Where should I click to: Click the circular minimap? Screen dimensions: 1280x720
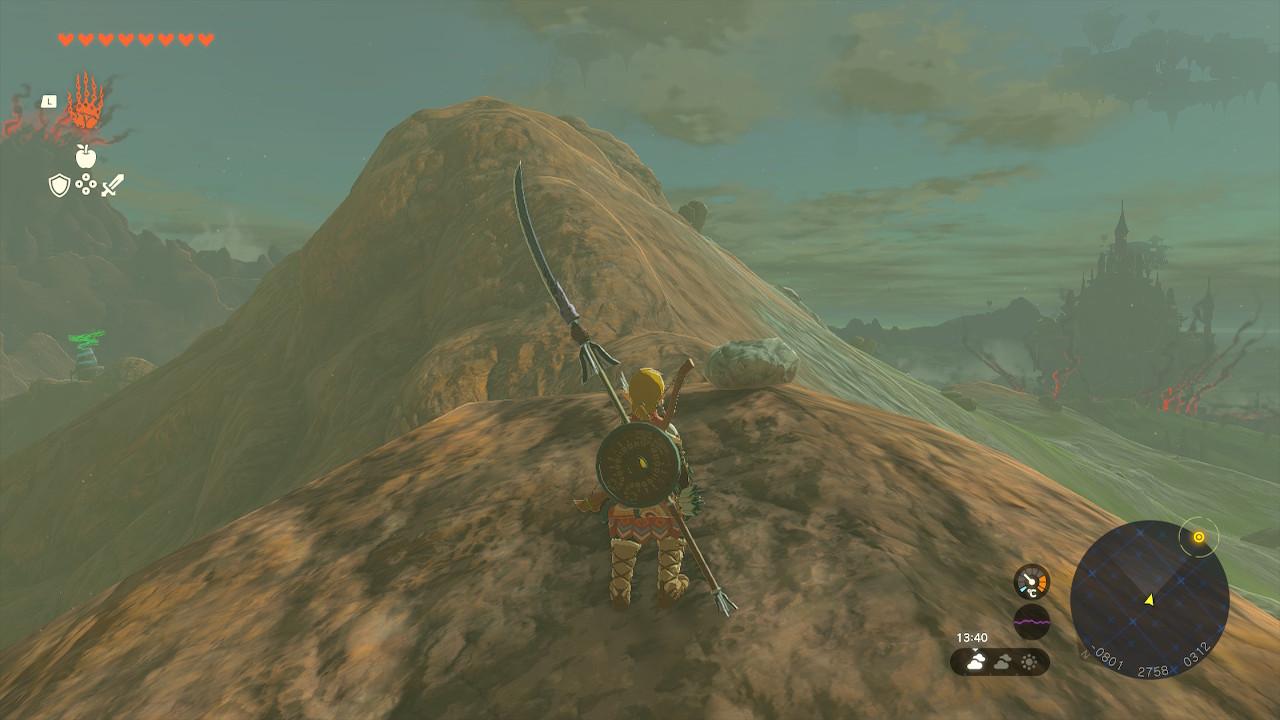1149,600
